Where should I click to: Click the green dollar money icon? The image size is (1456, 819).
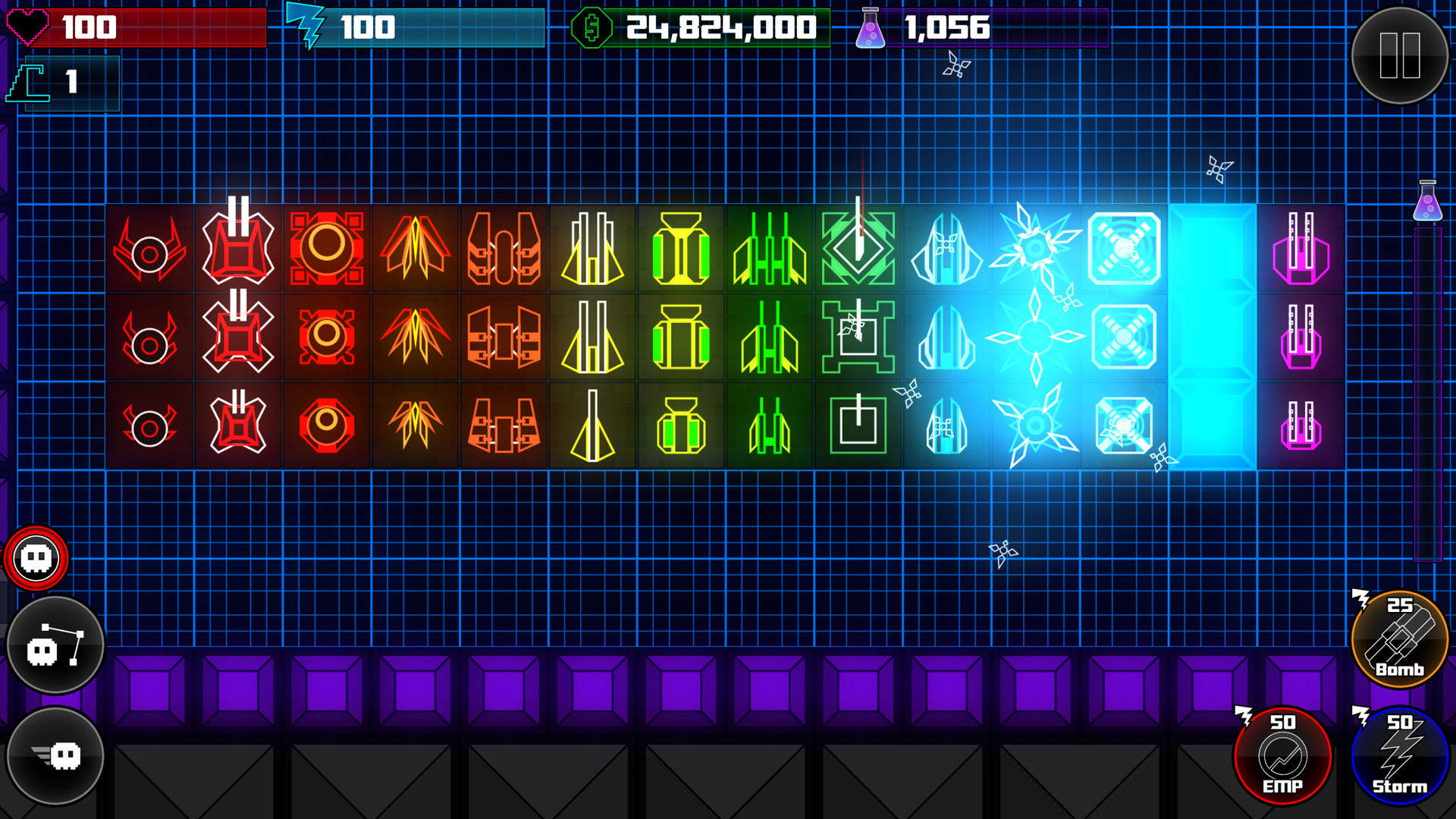click(x=593, y=29)
